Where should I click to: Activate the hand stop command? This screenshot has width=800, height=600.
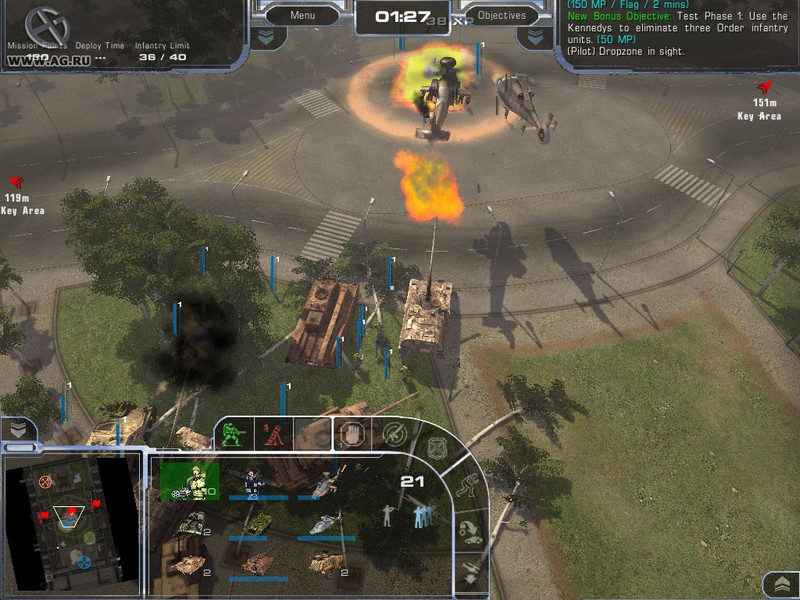pos(351,434)
